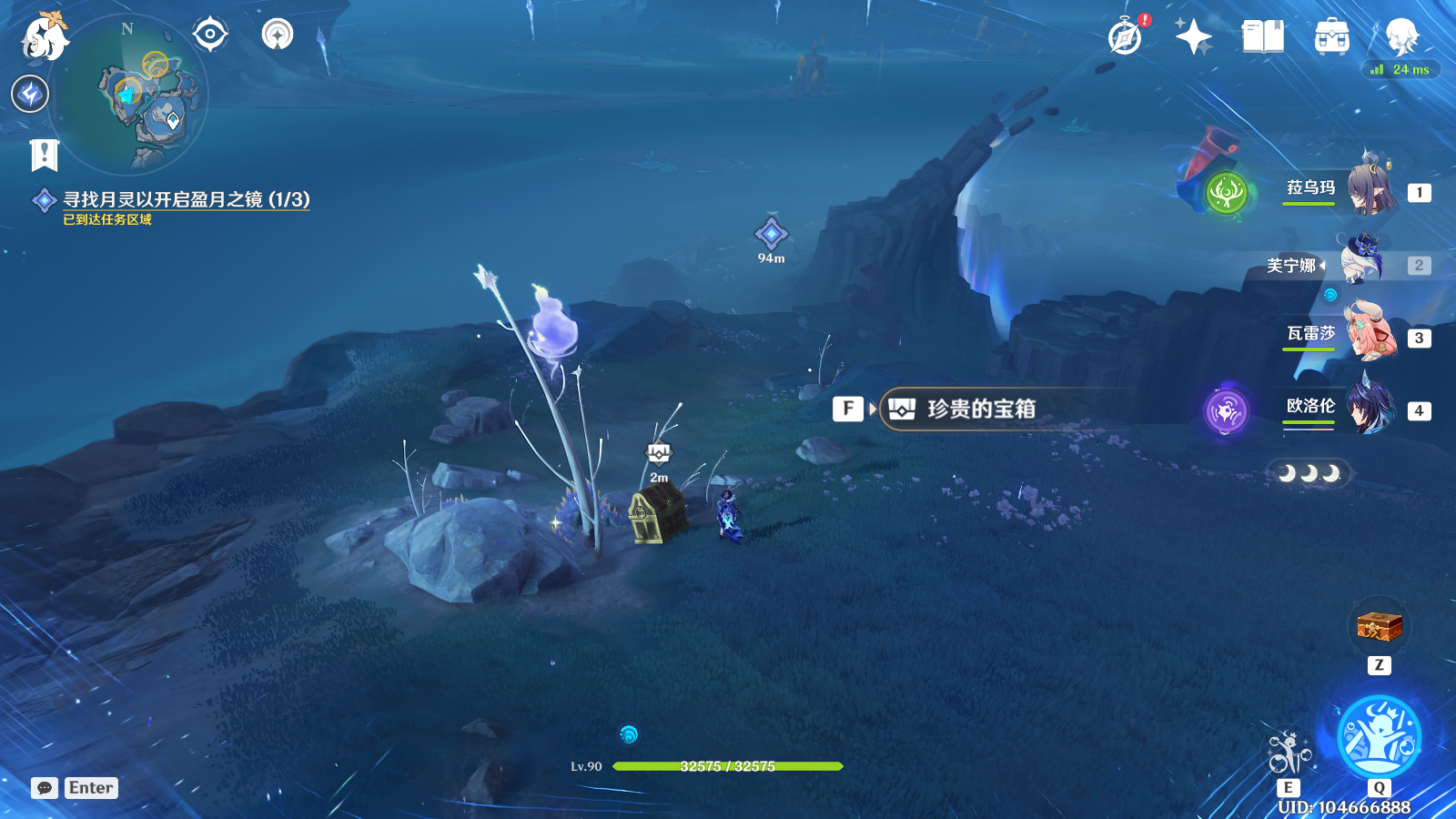Click the quest navigation target icon
Viewport: 1456px width, 819px height.
pos(210,35)
